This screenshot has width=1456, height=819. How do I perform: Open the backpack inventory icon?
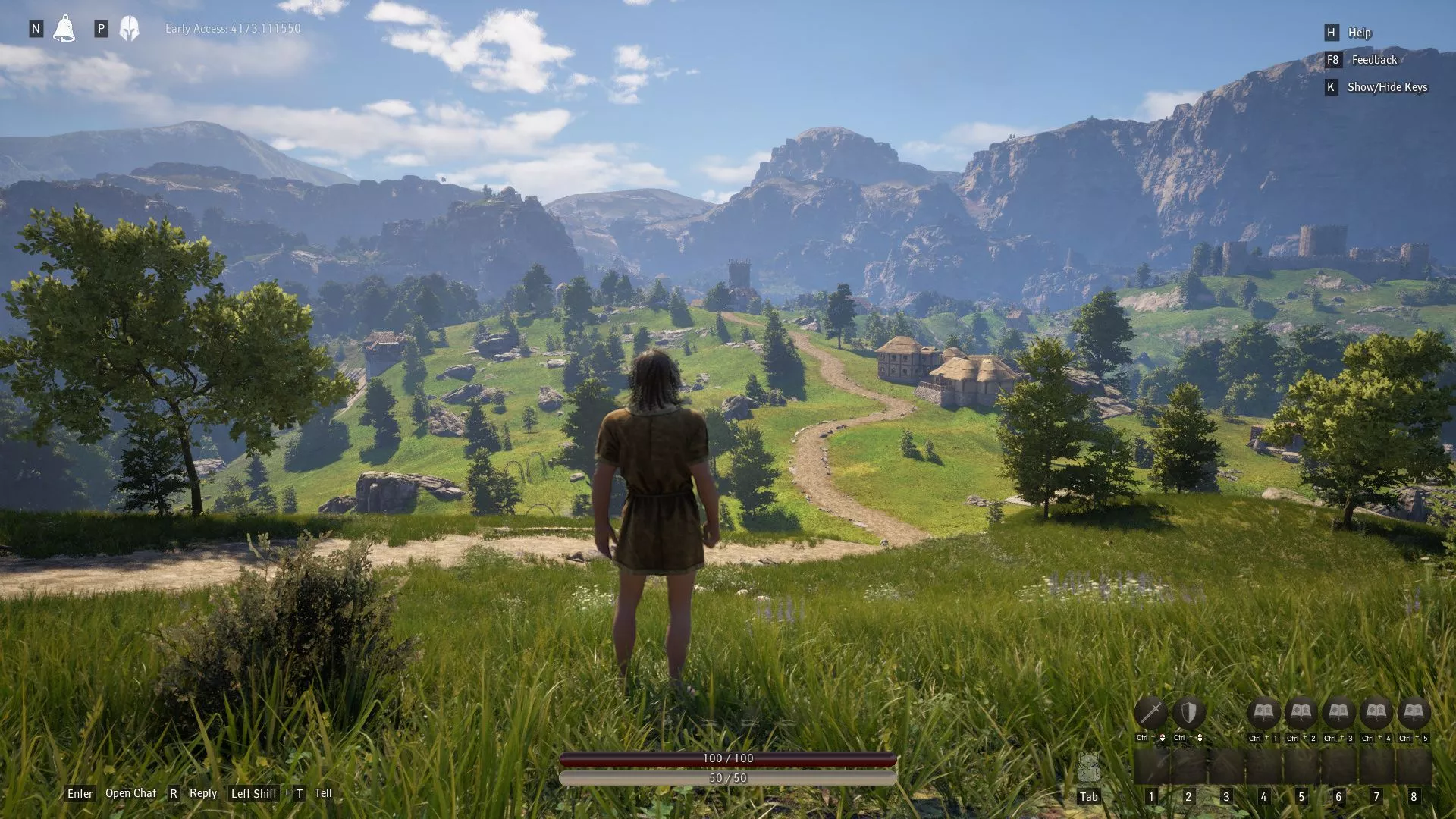click(1088, 769)
